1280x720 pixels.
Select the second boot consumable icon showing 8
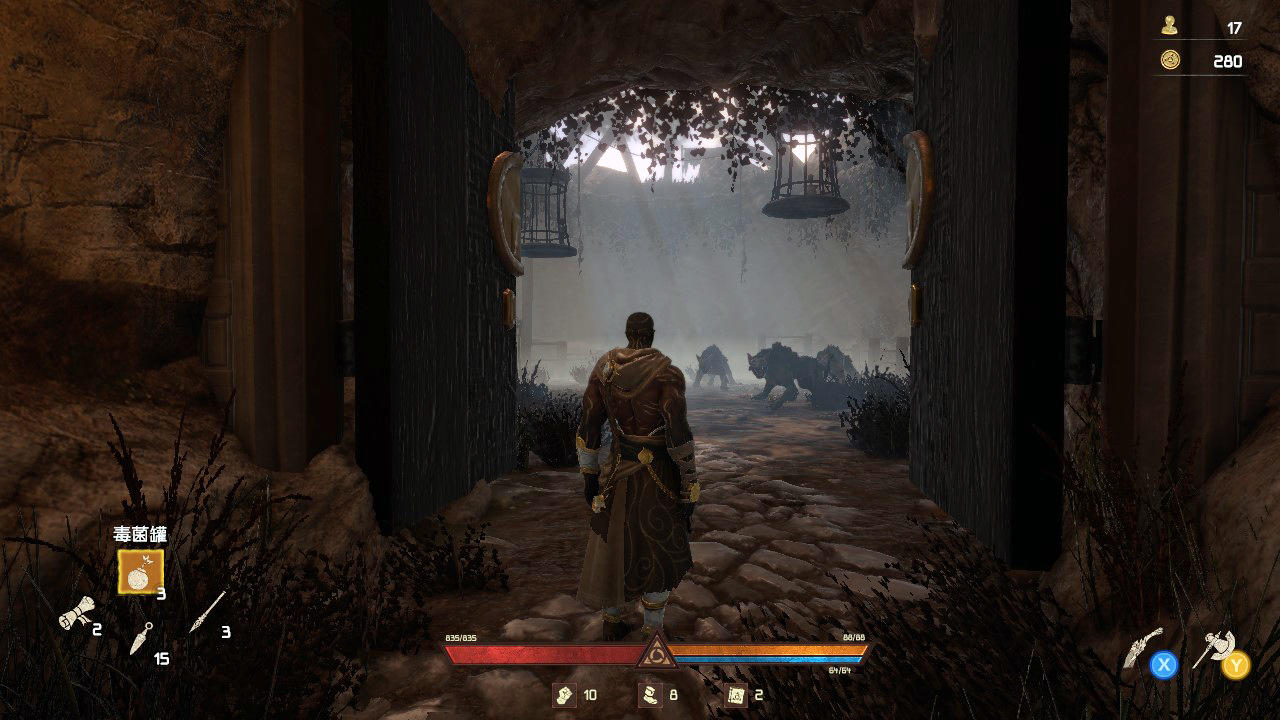coord(651,695)
